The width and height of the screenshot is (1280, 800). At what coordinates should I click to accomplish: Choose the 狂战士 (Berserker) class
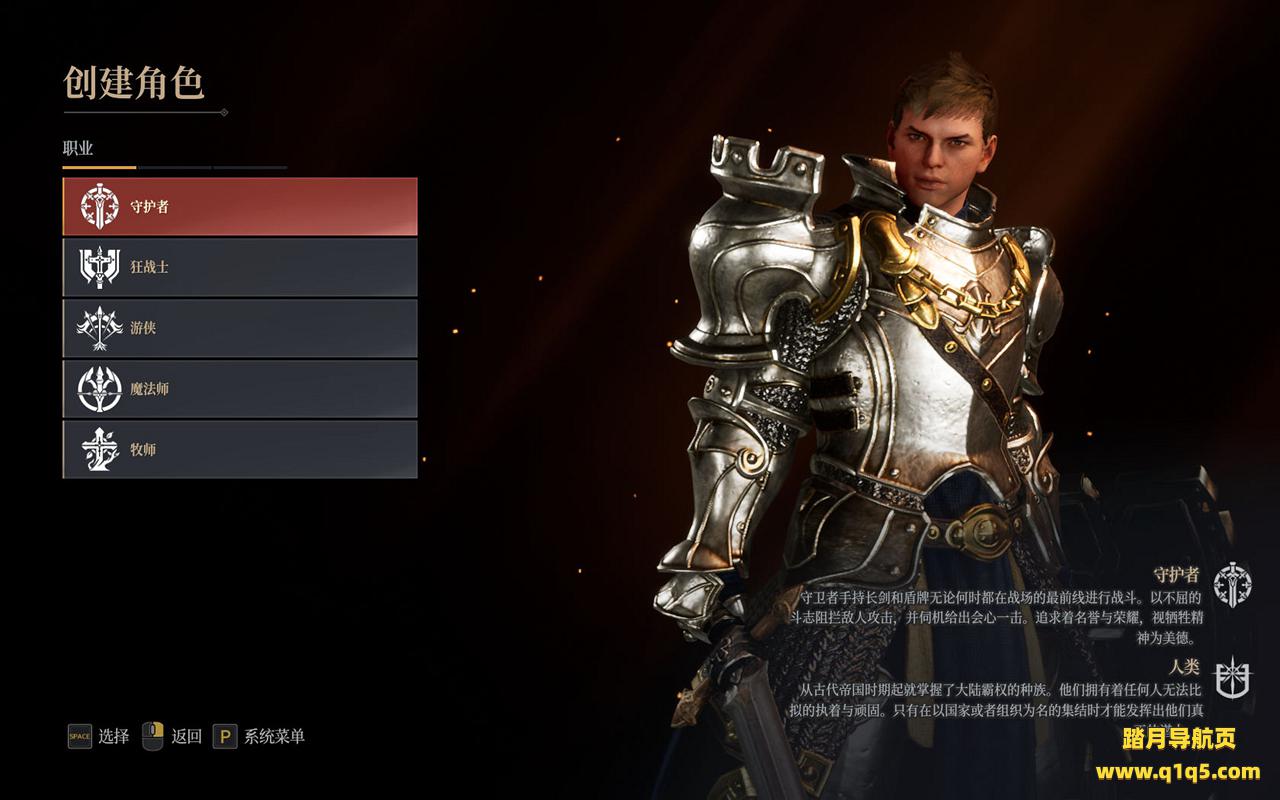click(240, 267)
